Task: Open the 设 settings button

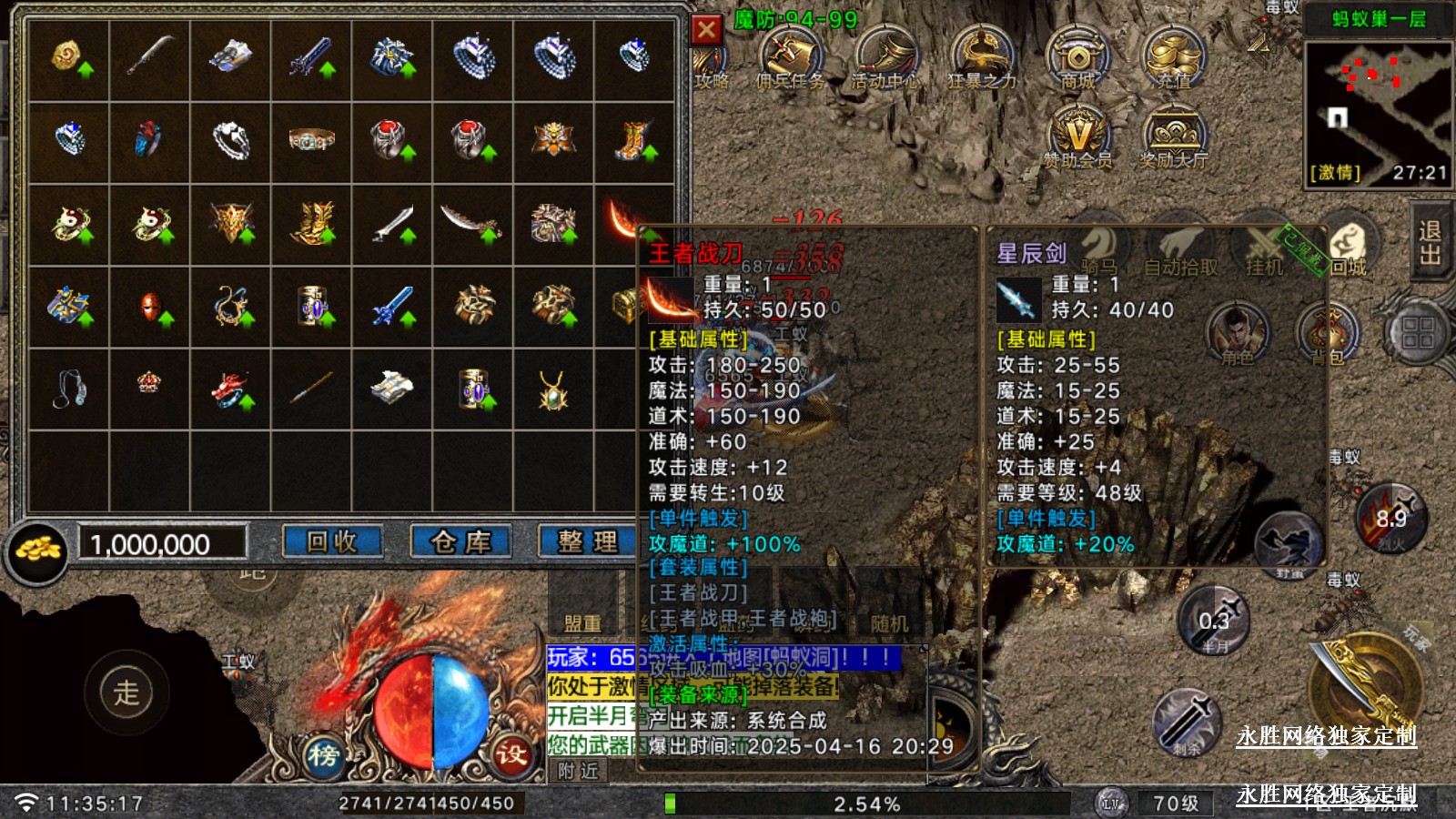Action: pos(511,753)
